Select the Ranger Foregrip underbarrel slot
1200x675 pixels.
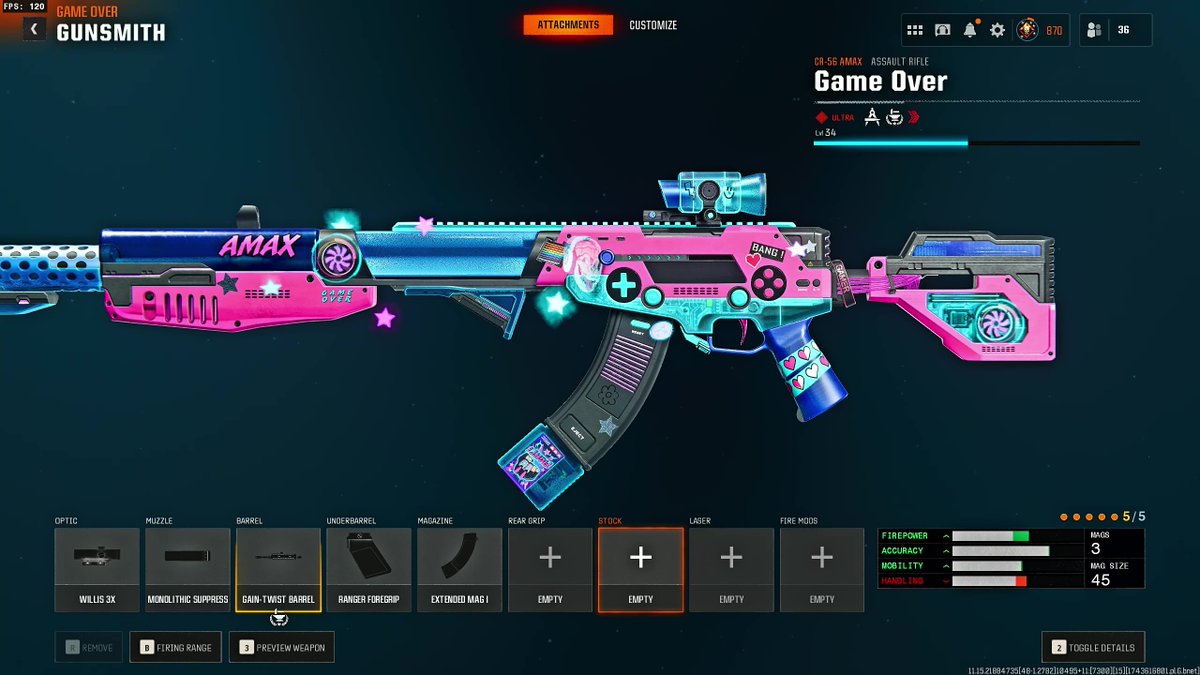pos(369,569)
